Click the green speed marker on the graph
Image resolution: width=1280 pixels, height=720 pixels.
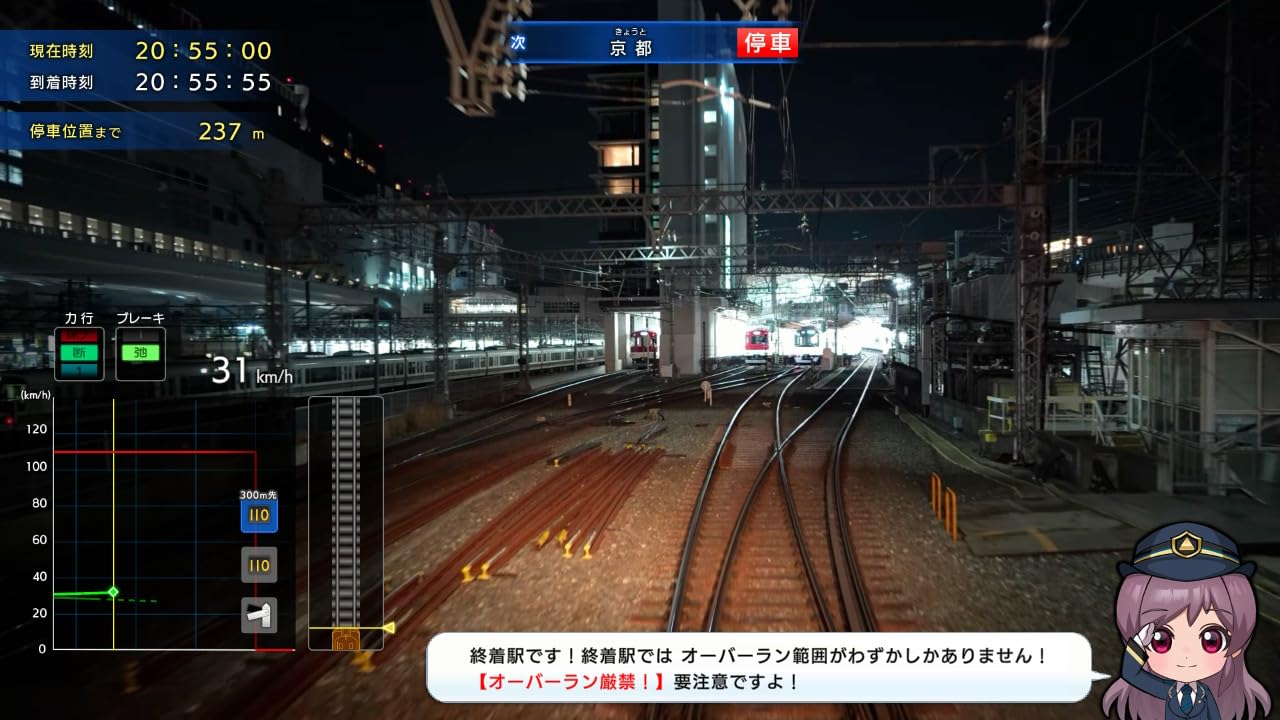point(115,591)
